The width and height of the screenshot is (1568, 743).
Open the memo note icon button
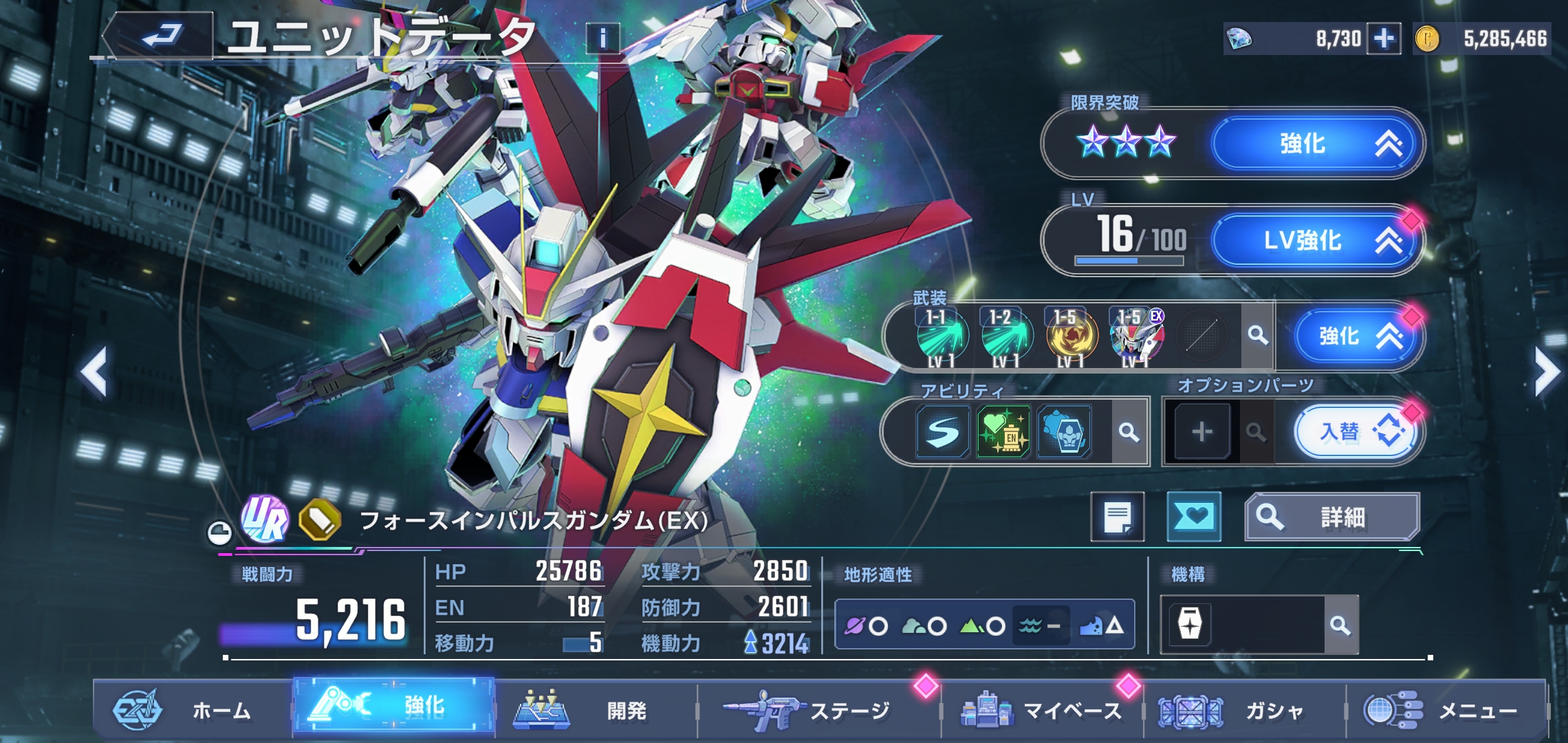click(1118, 517)
